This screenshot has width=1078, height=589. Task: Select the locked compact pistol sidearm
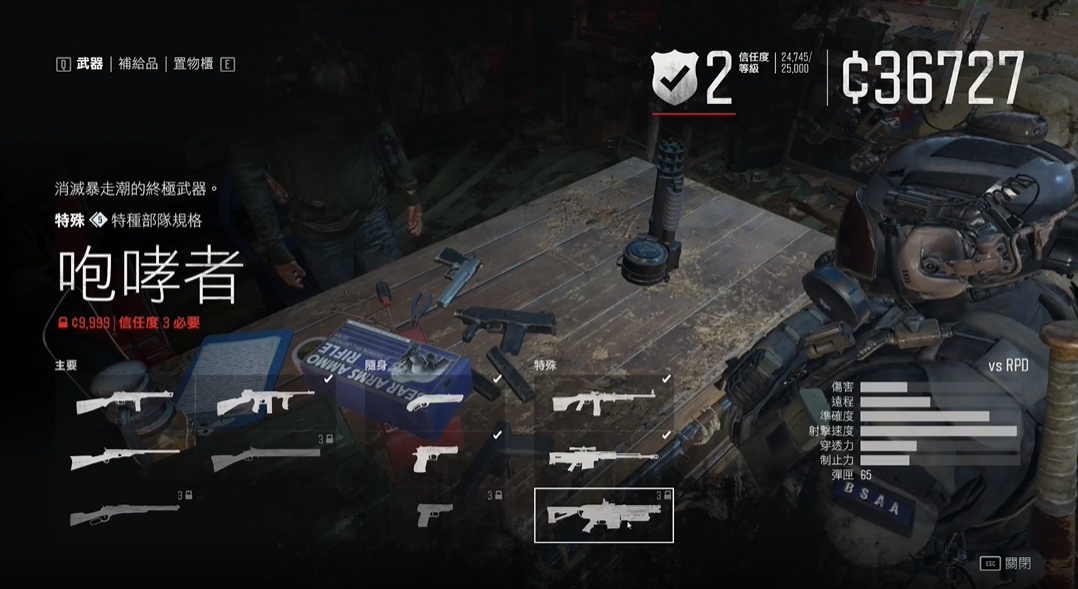click(435, 514)
